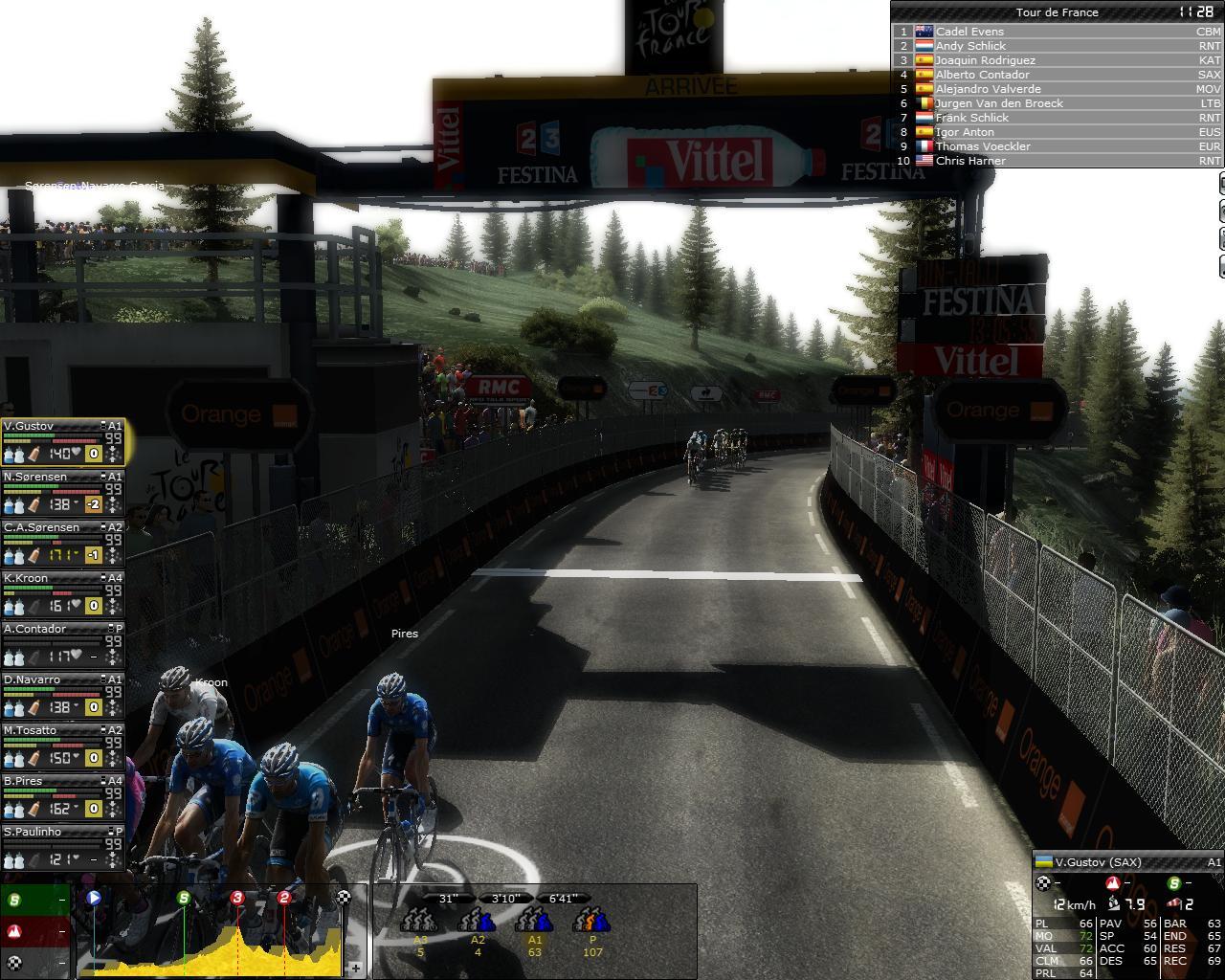Click Cadel Evans in the standings
Image resolution: width=1225 pixels, height=980 pixels.
969,32
